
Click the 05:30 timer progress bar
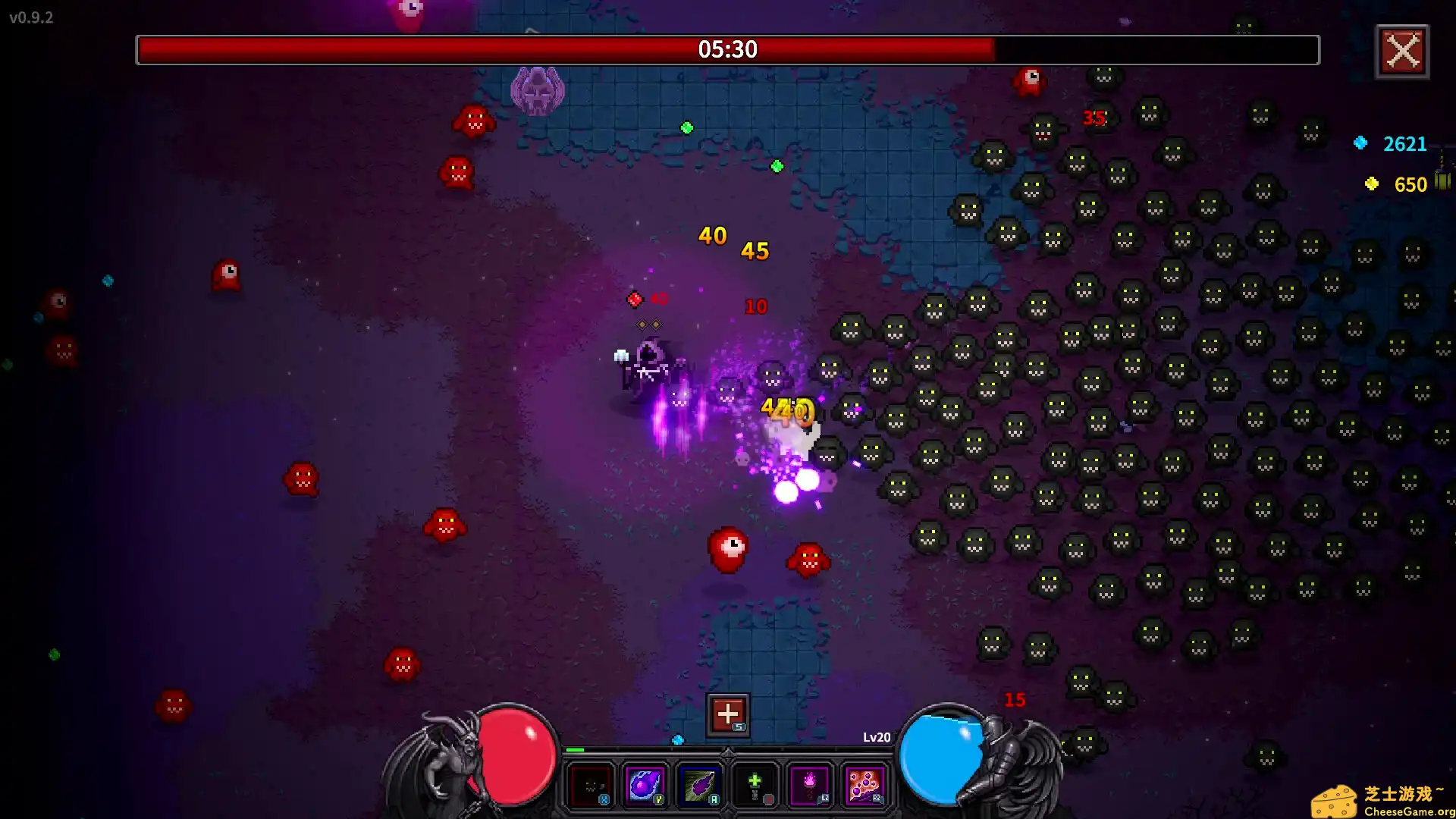pos(728,50)
